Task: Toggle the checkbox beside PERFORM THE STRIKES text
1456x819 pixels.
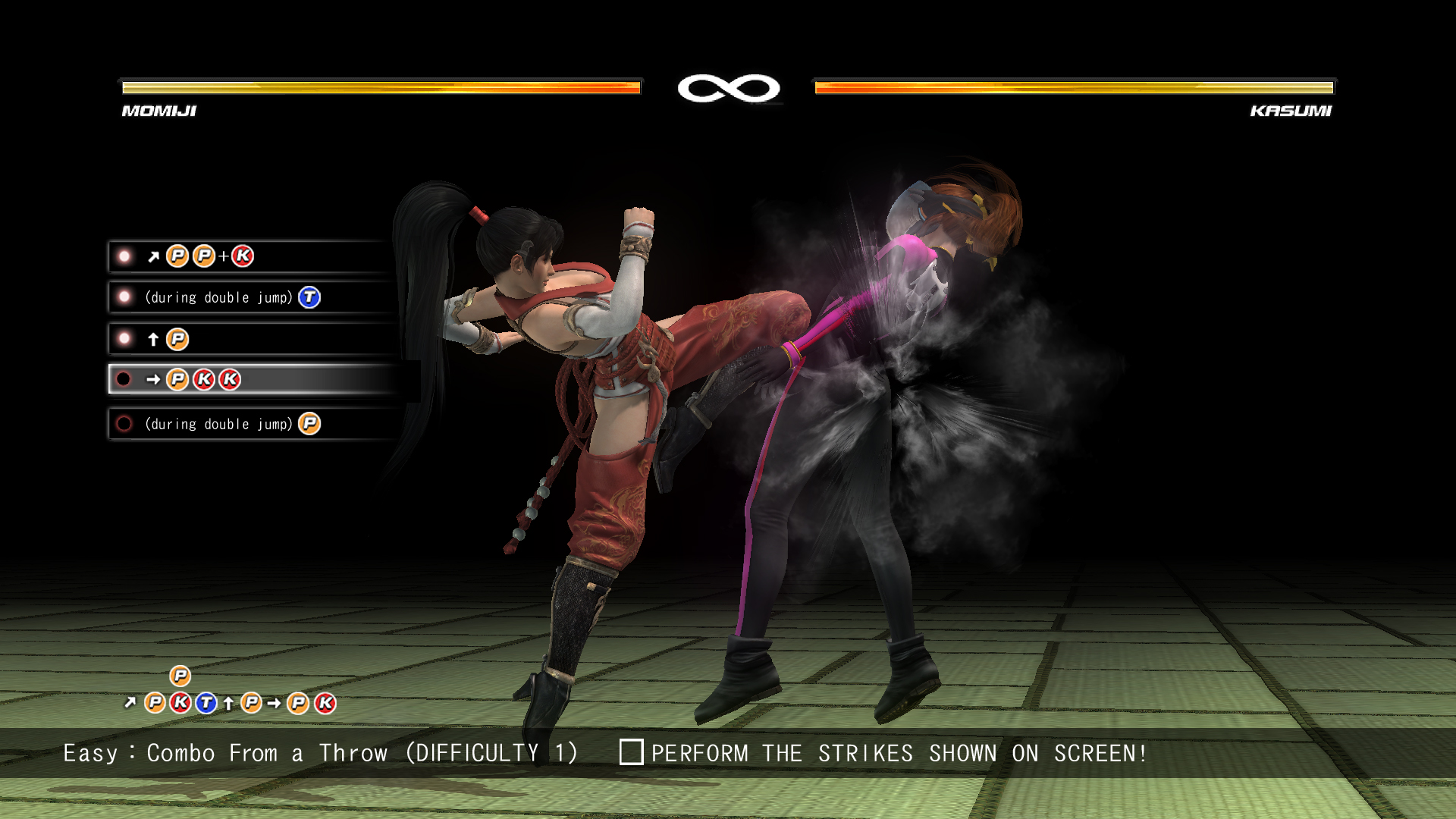Action: 632,753
